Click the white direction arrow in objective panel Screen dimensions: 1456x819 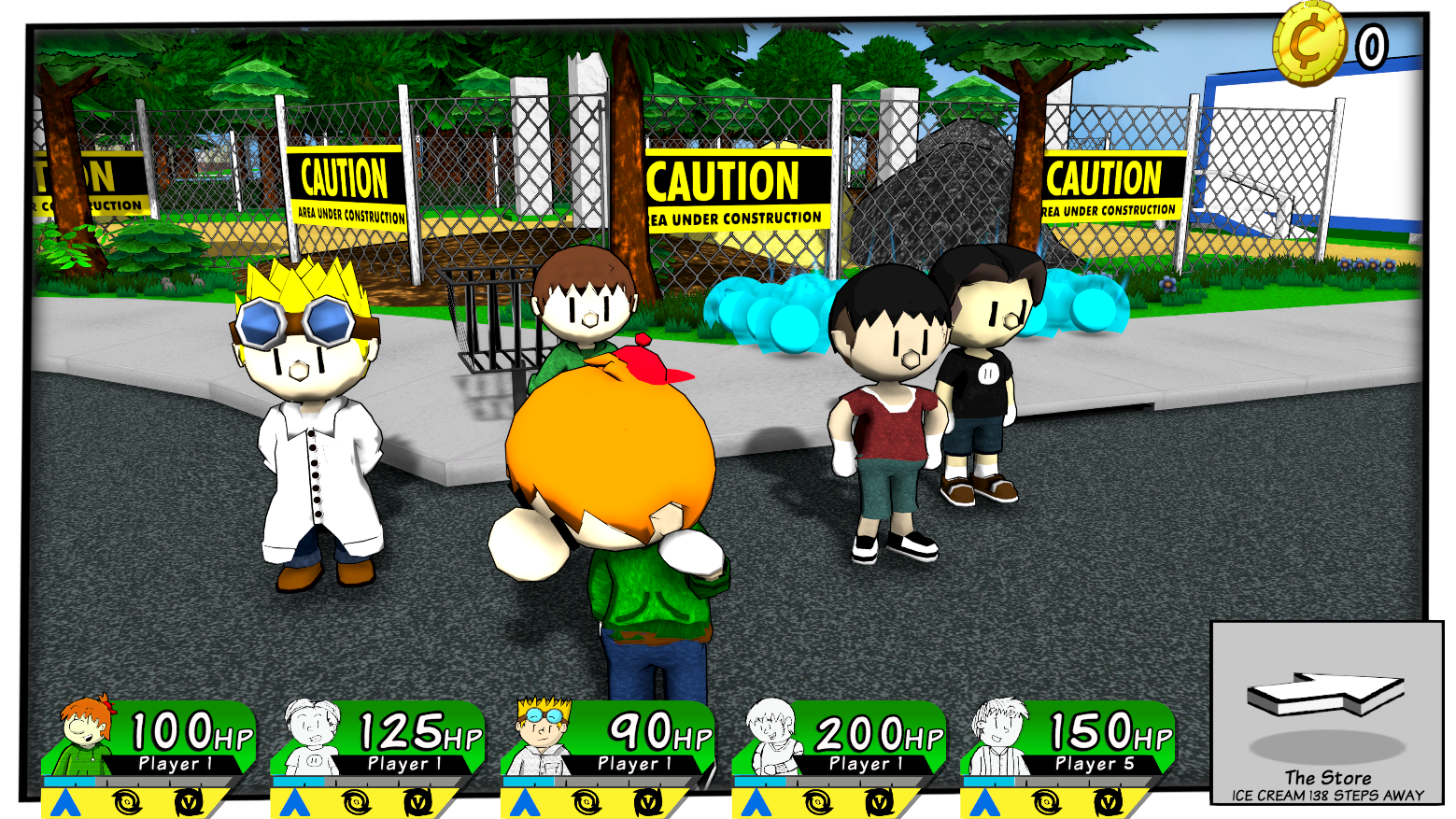coord(1325,695)
